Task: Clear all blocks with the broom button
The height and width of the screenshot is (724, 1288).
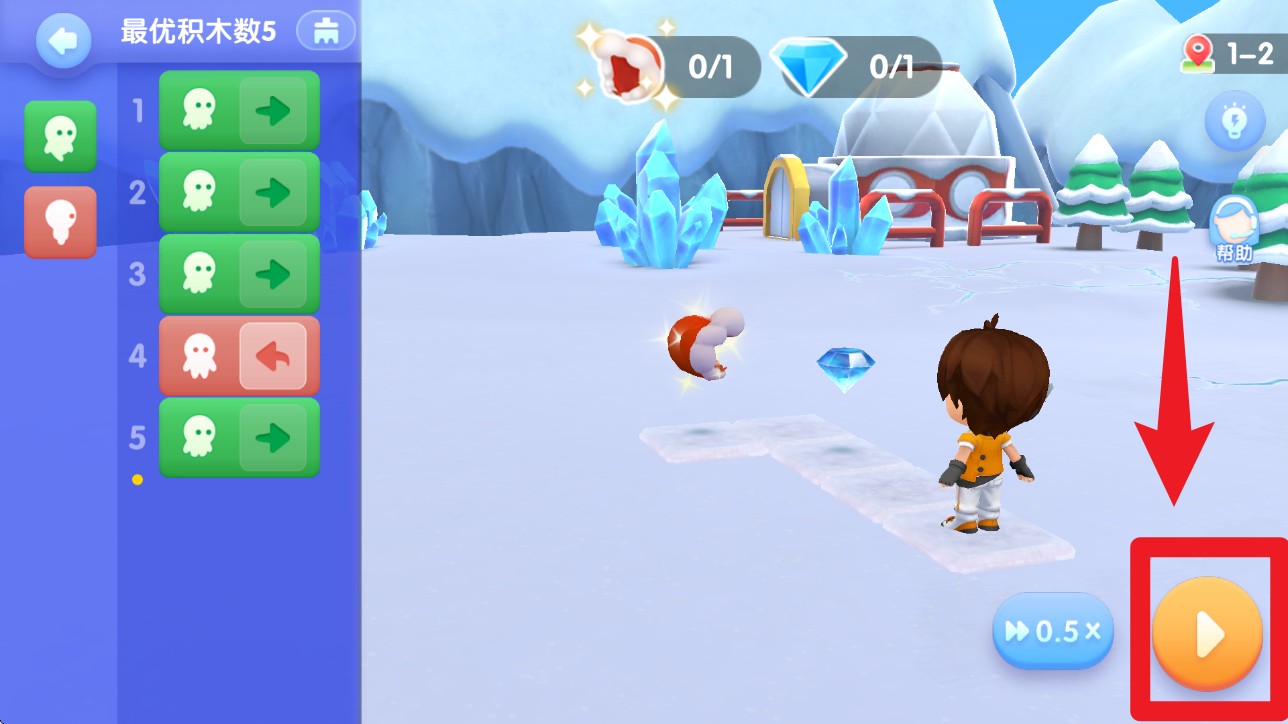Action: (x=326, y=31)
